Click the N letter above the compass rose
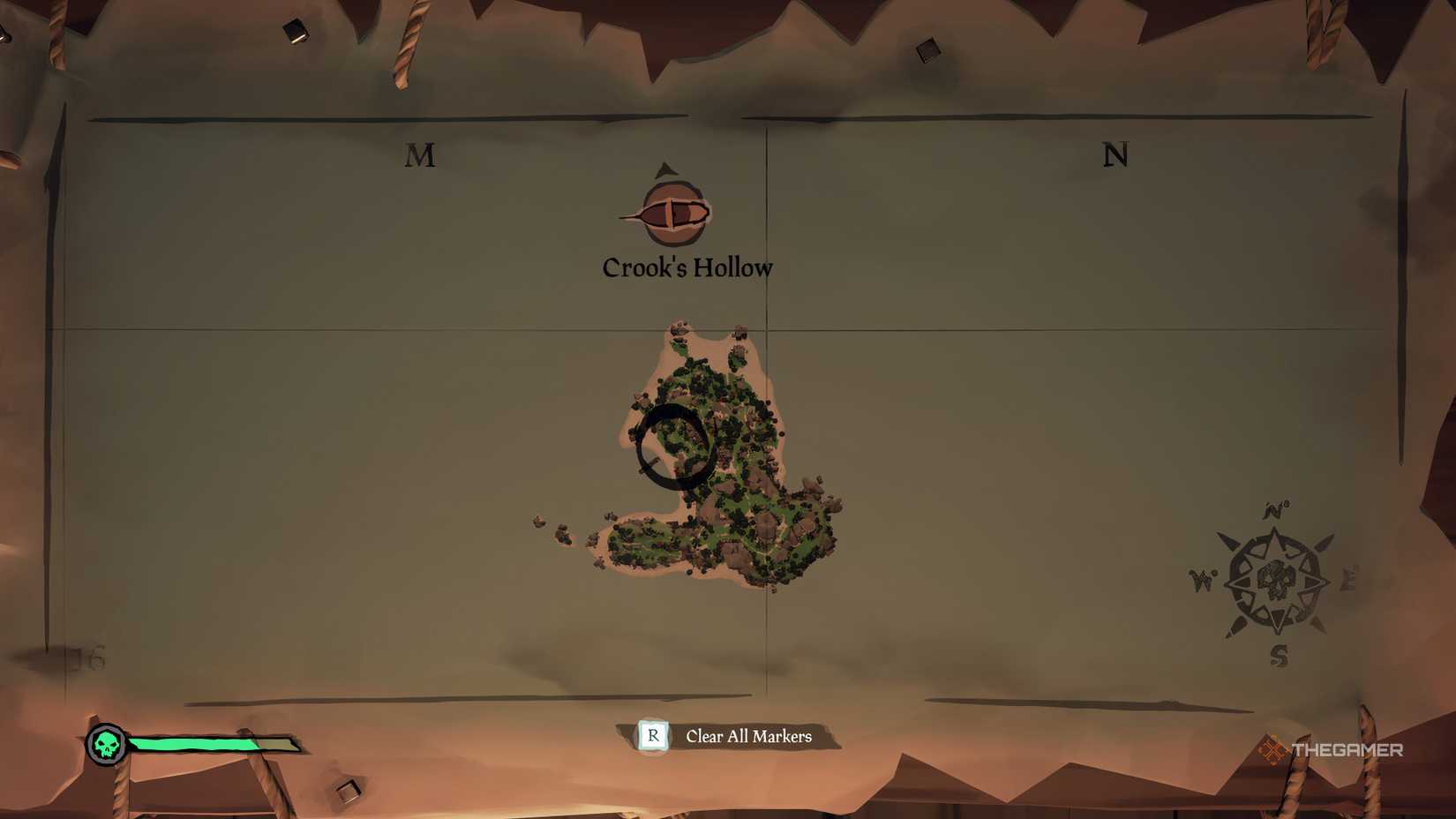Image resolution: width=1456 pixels, height=819 pixels. coord(1271,508)
